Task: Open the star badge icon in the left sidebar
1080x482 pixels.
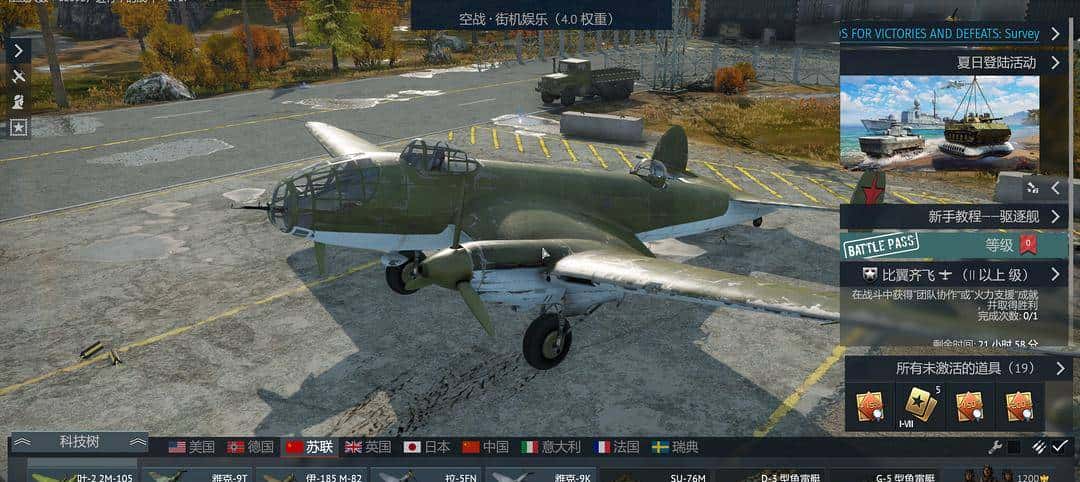Action: tap(18, 128)
